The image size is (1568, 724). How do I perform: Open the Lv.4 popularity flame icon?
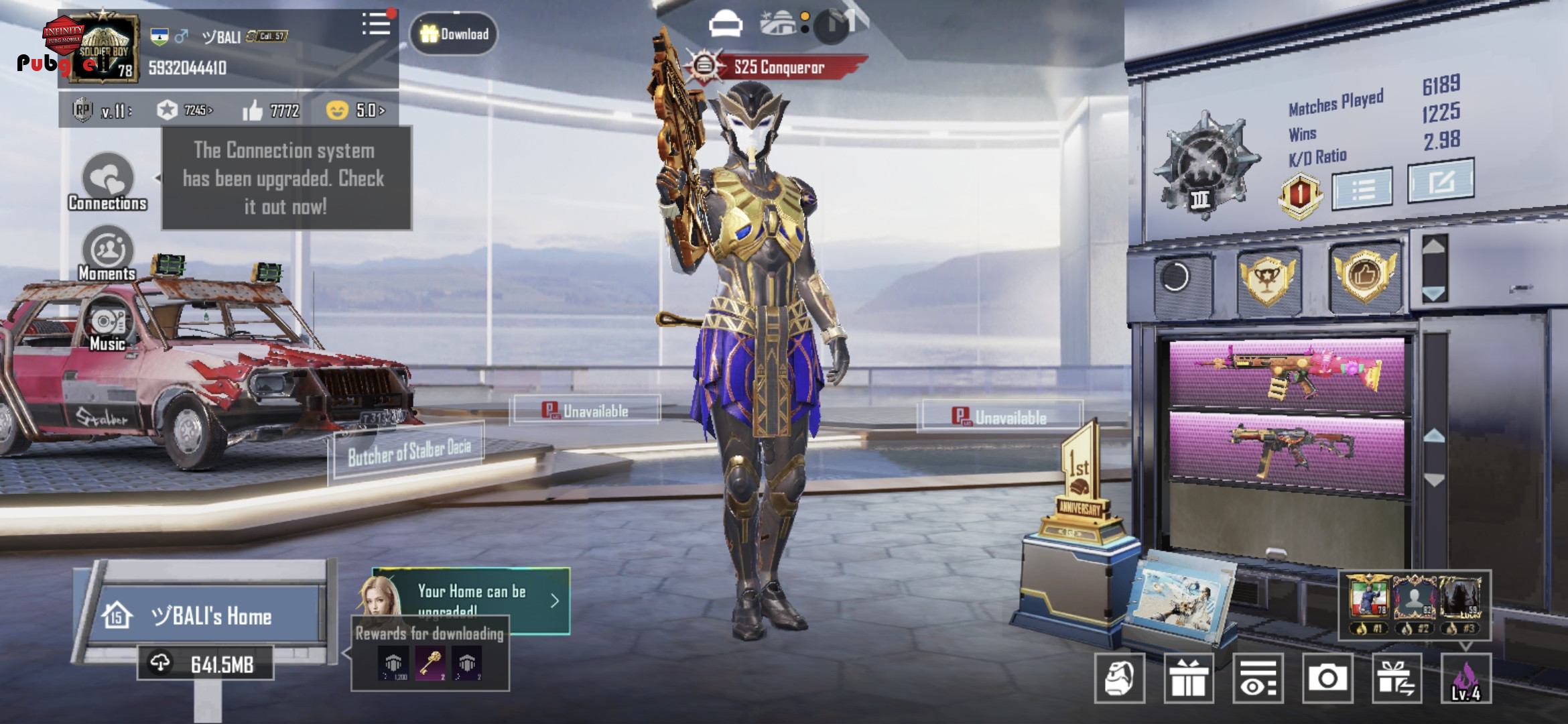[x=1465, y=678]
